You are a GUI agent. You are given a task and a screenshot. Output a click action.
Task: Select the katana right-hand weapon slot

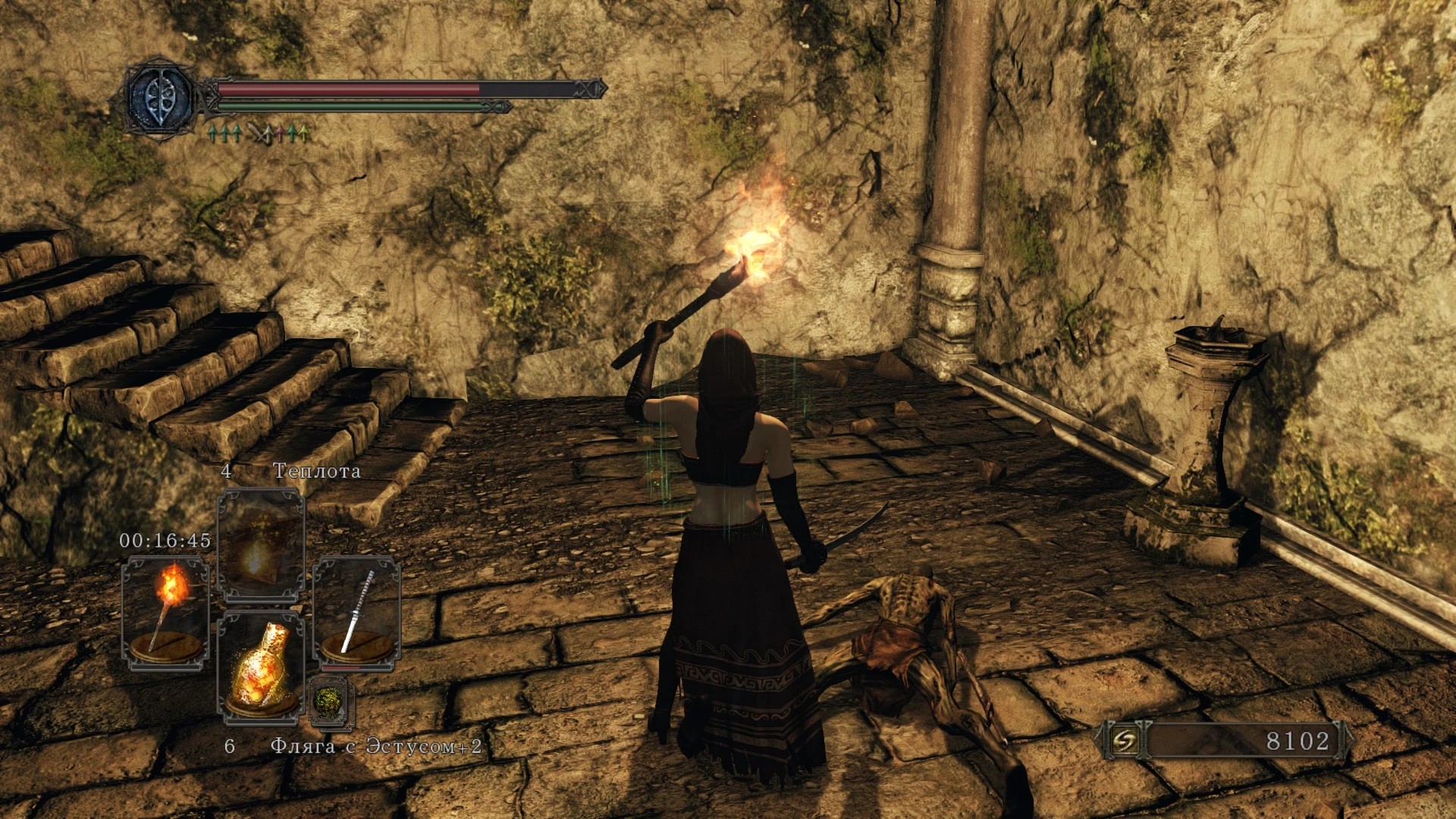click(357, 613)
